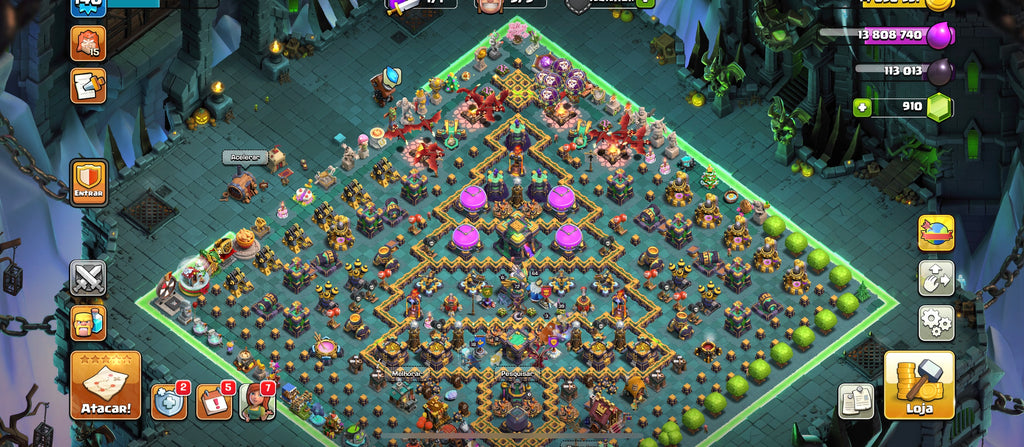Click the green plus to buy gems

862,106
